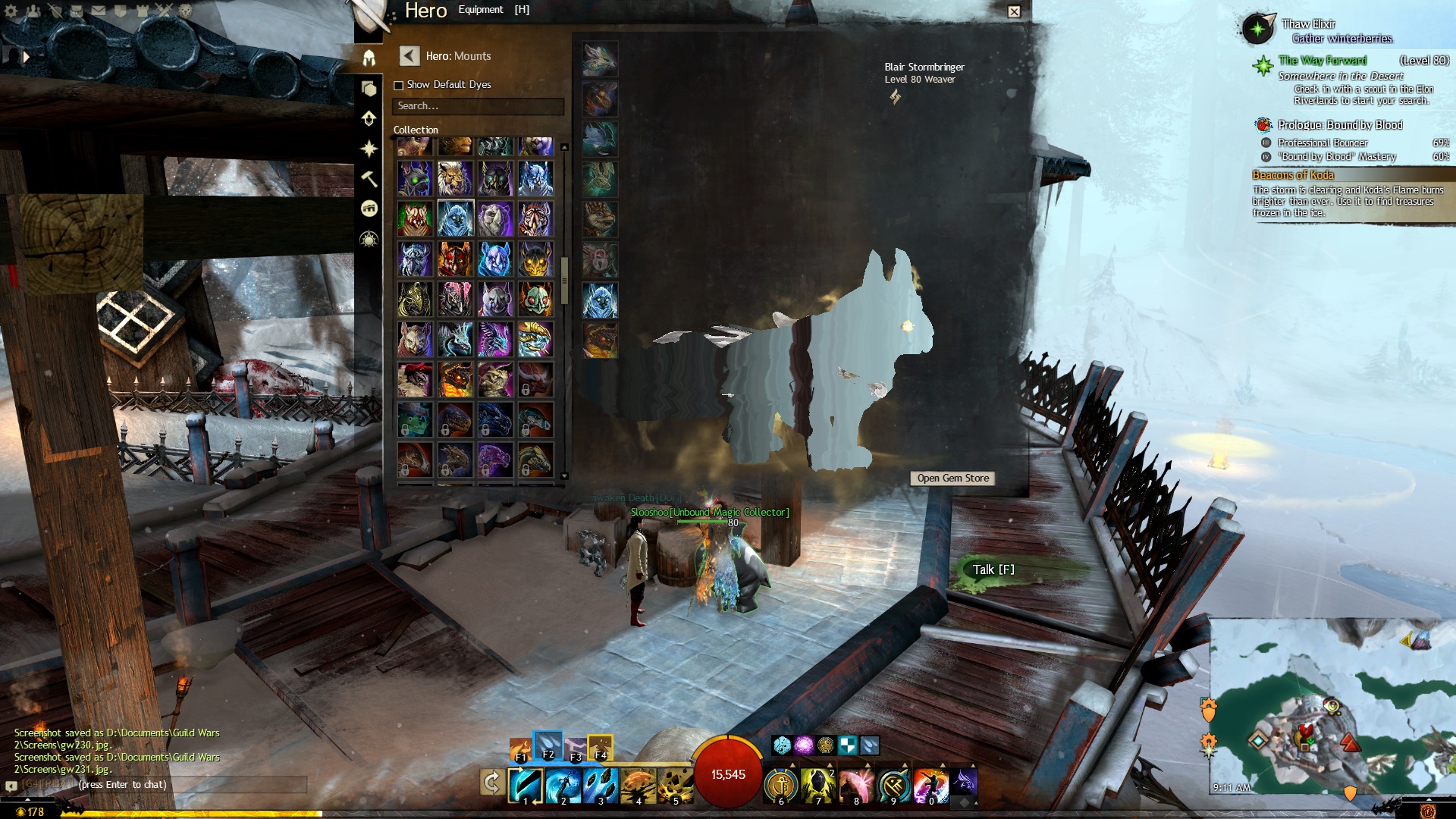
Task: Attune to Earth with the F4 icon
Action: click(600, 748)
